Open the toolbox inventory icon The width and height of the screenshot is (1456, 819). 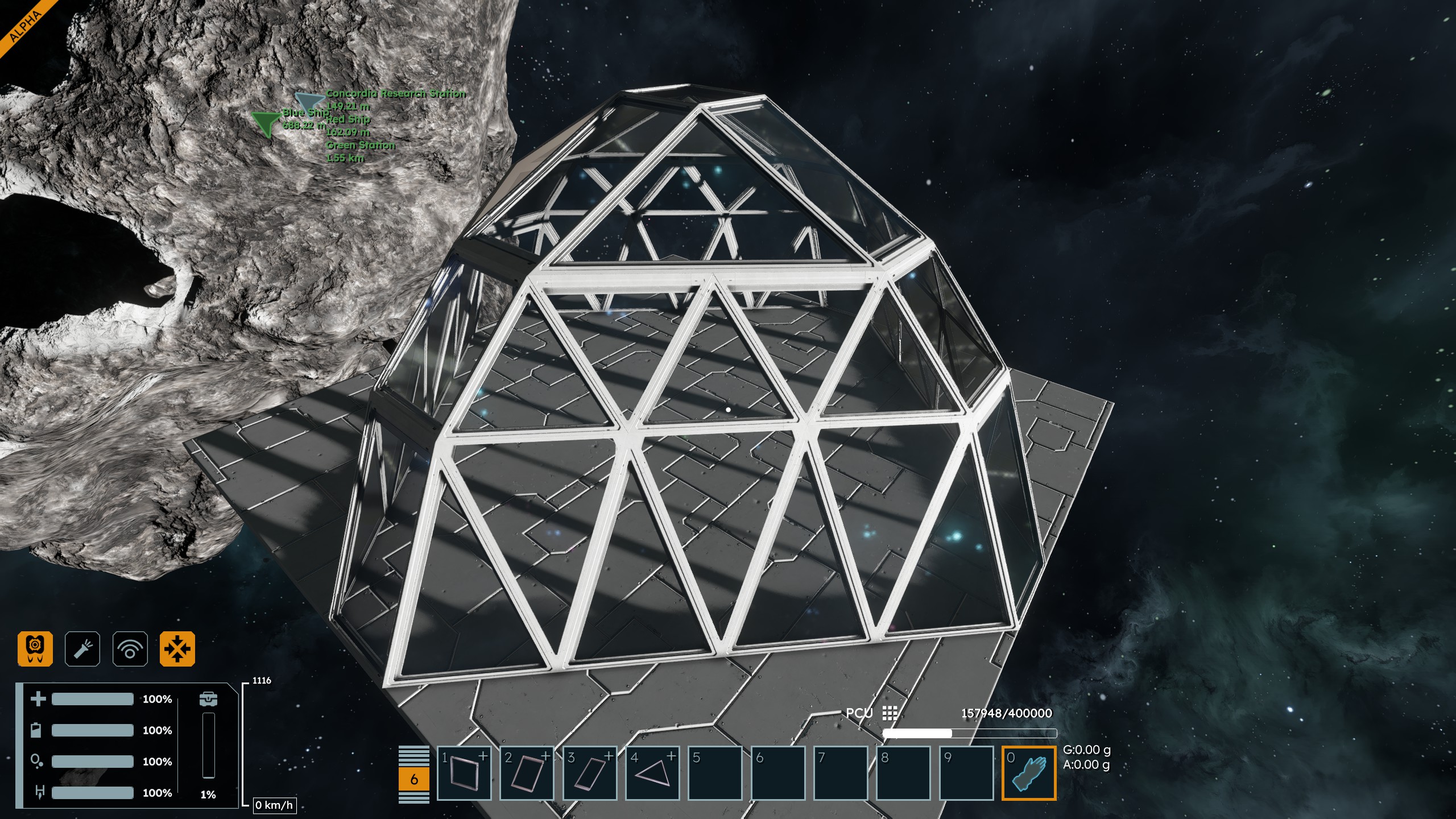pyautogui.click(x=209, y=698)
